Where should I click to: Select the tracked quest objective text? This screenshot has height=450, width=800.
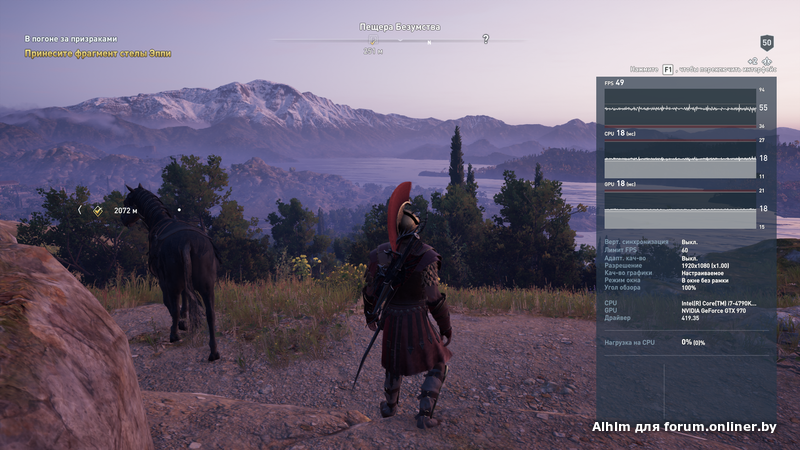pos(98,53)
